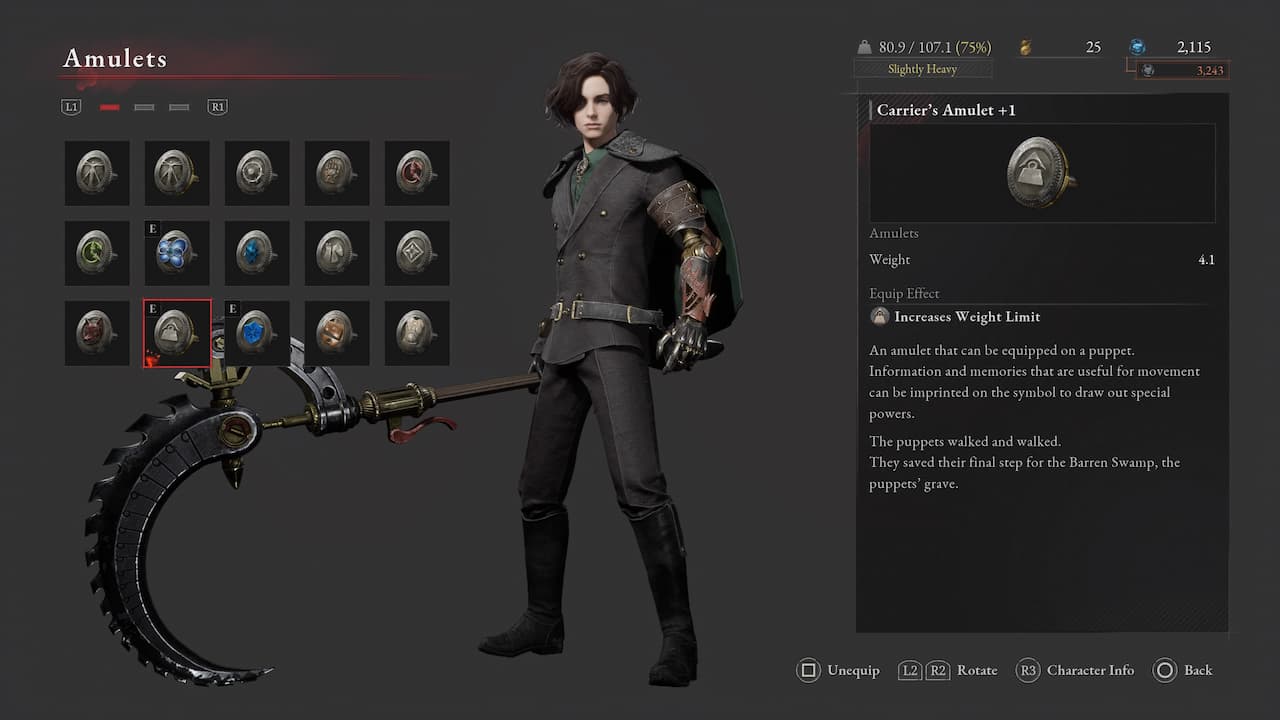The image size is (1280, 720).
Task: Pick the diamond star amulet
Action: point(417,253)
